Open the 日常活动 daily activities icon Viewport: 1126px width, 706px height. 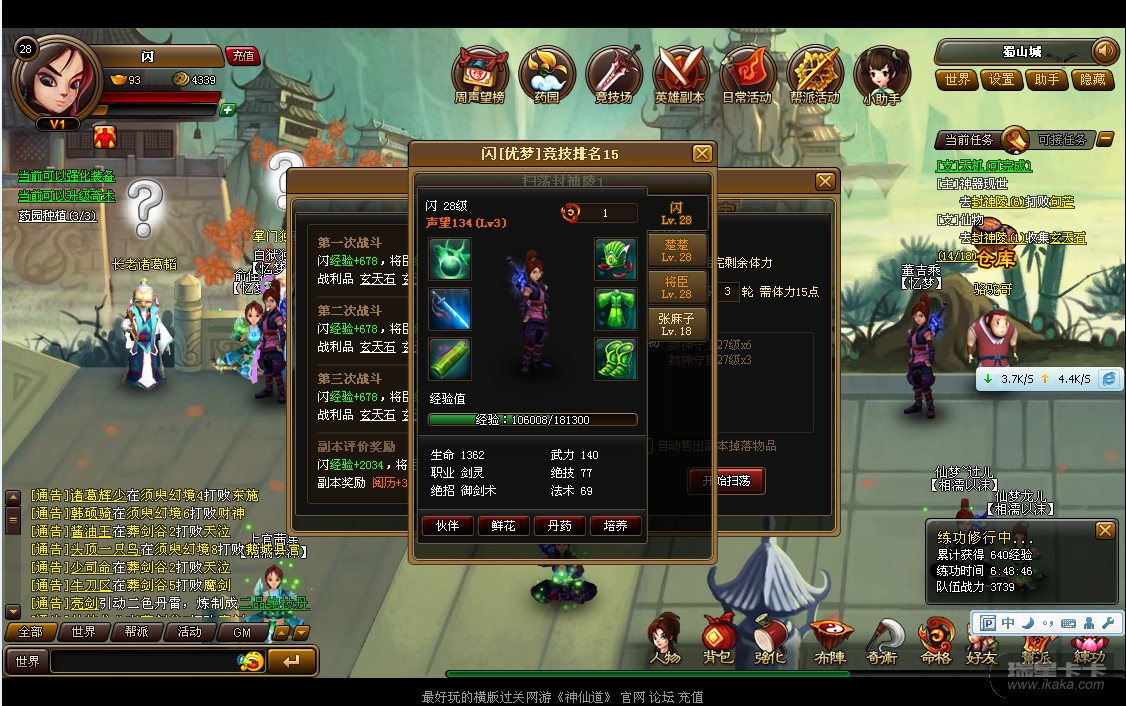pyautogui.click(x=747, y=73)
